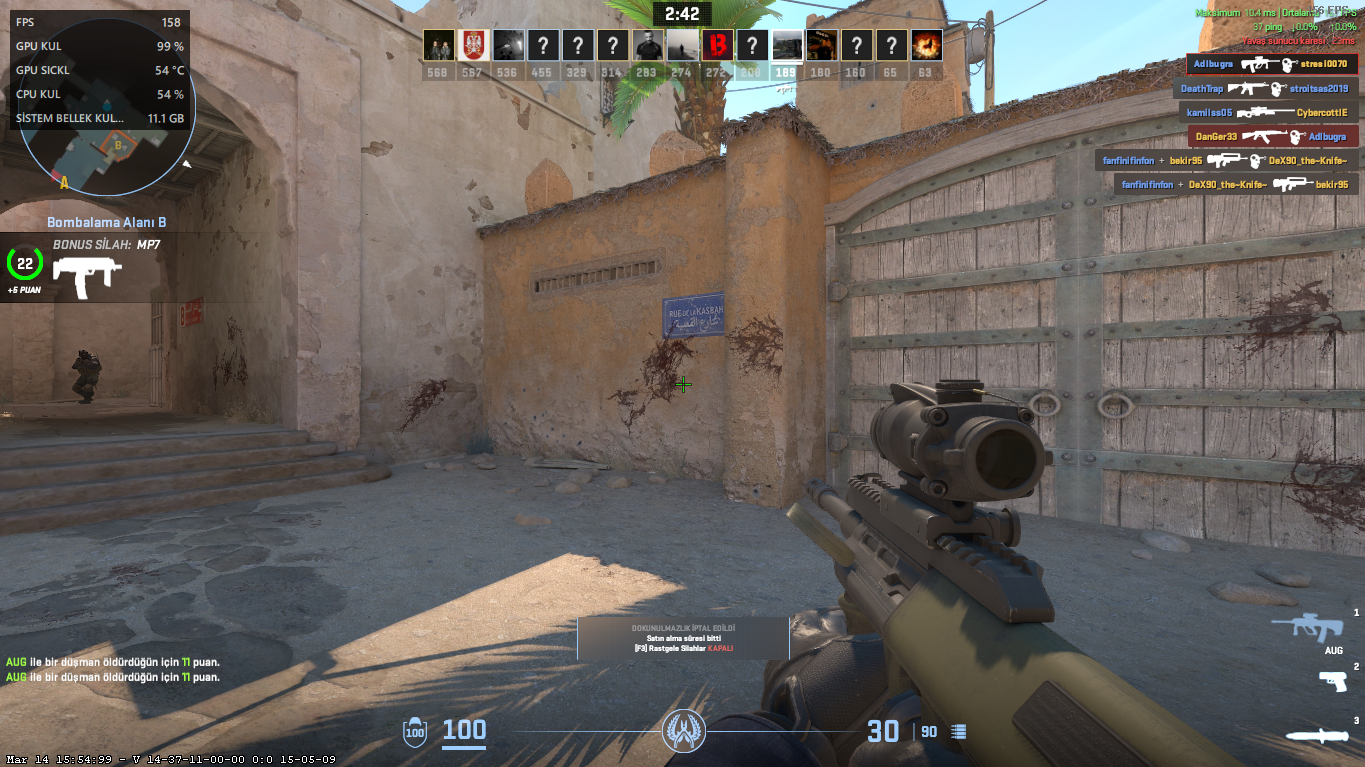The image size is (1365, 767).
Task: Select the avatar of the 568-point leader
Action: (438, 45)
